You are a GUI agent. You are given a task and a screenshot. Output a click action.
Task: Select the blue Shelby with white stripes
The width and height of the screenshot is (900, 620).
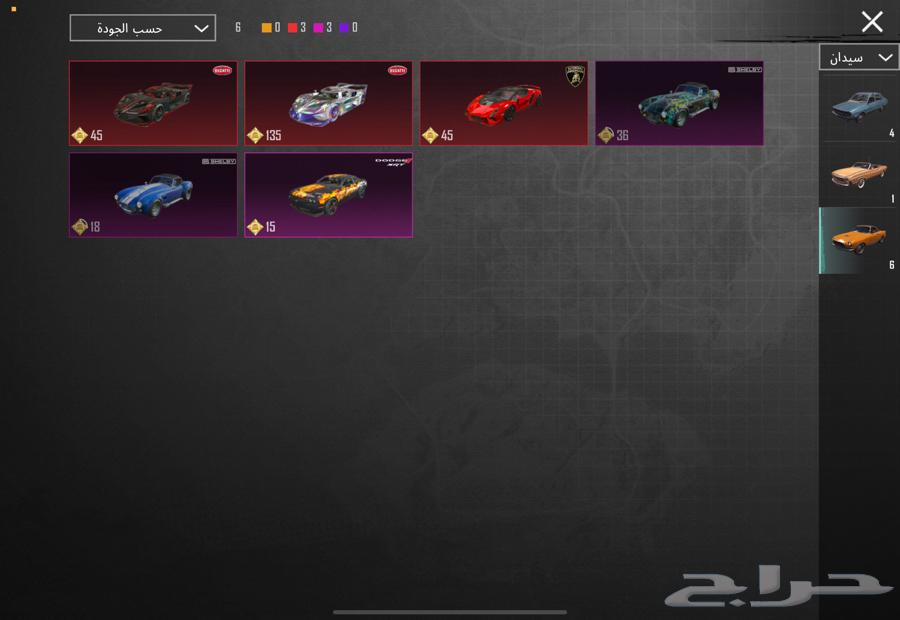(153, 195)
